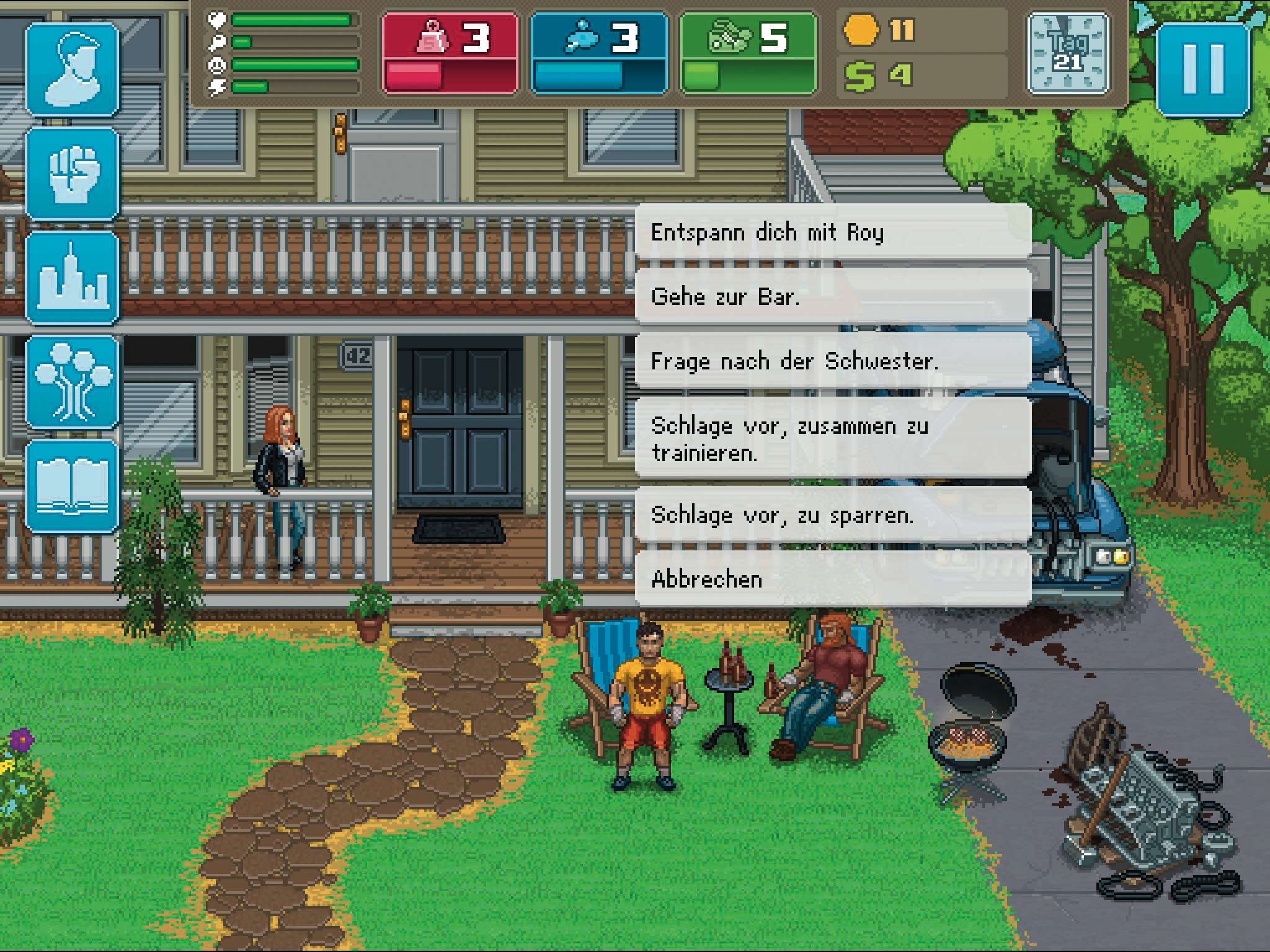This screenshot has width=1270, height=952.
Task: Show the city skyline map
Action: (x=73, y=278)
